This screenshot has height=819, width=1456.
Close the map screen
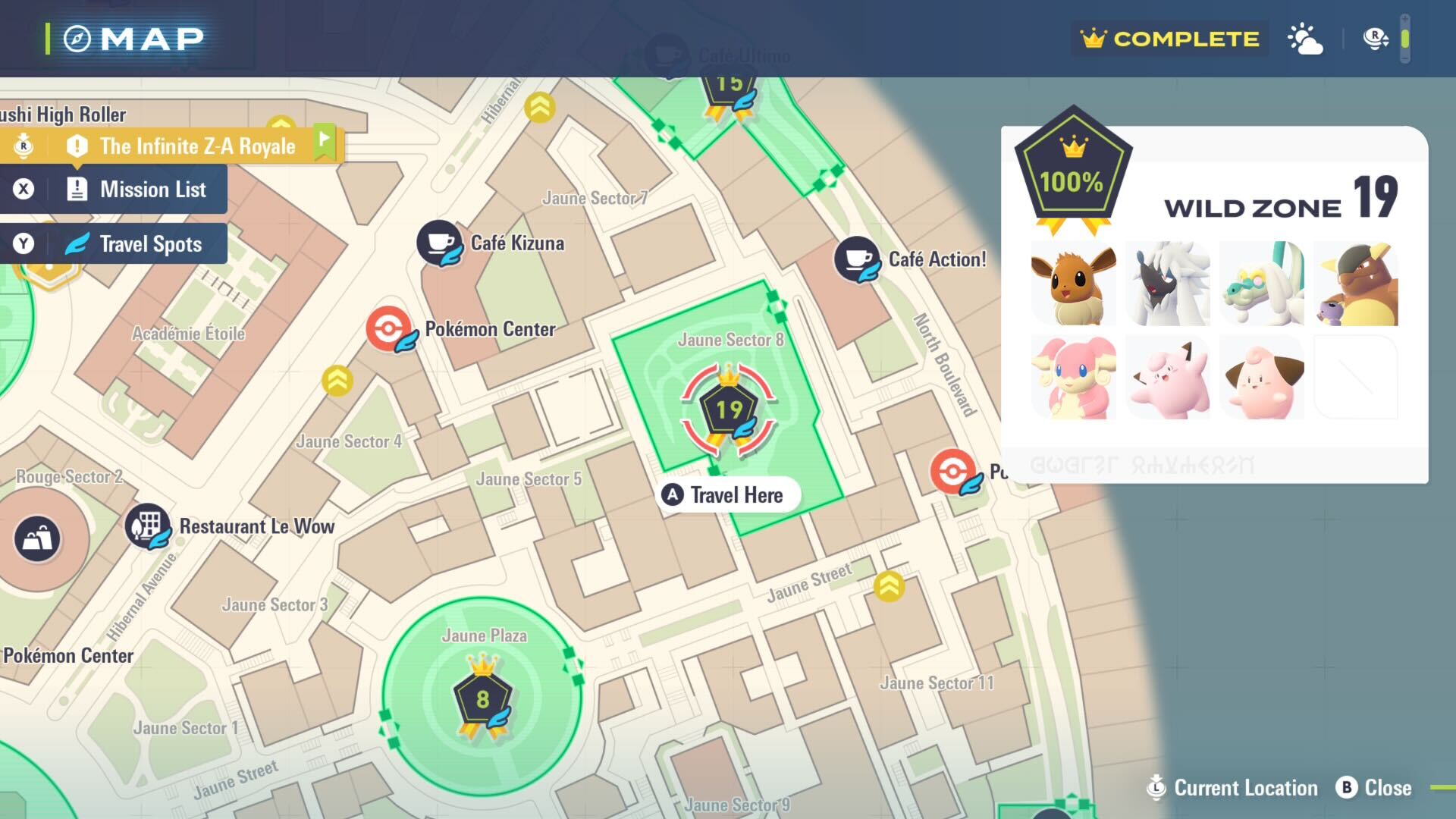(1373, 788)
